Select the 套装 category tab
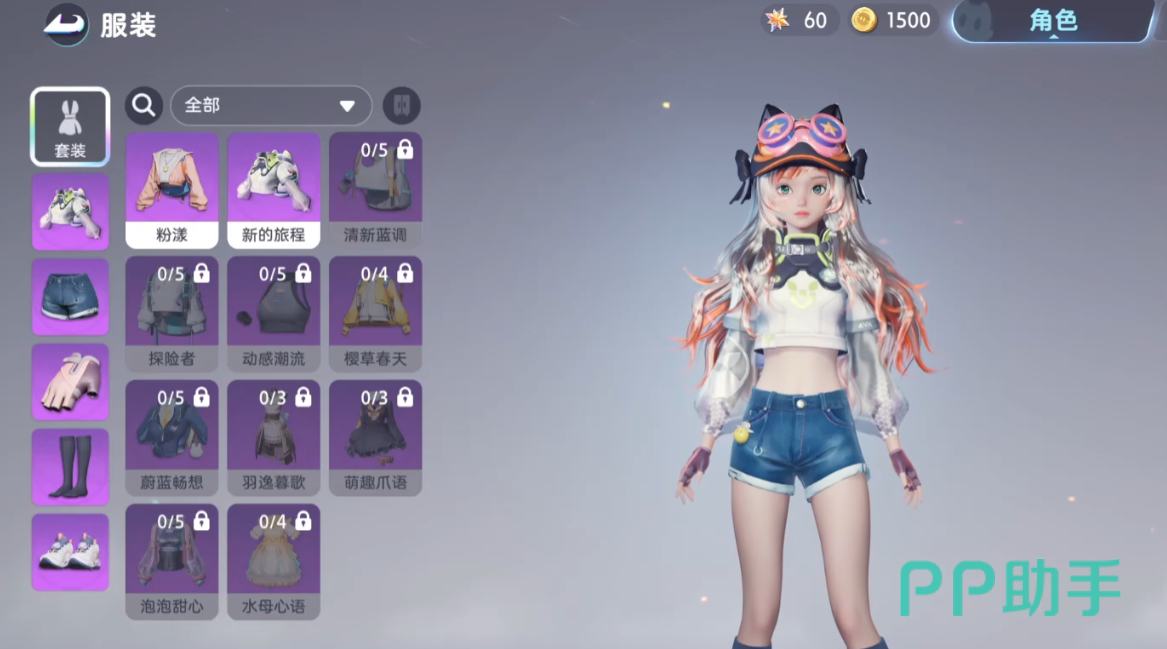This screenshot has width=1167, height=649. (70, 127)
